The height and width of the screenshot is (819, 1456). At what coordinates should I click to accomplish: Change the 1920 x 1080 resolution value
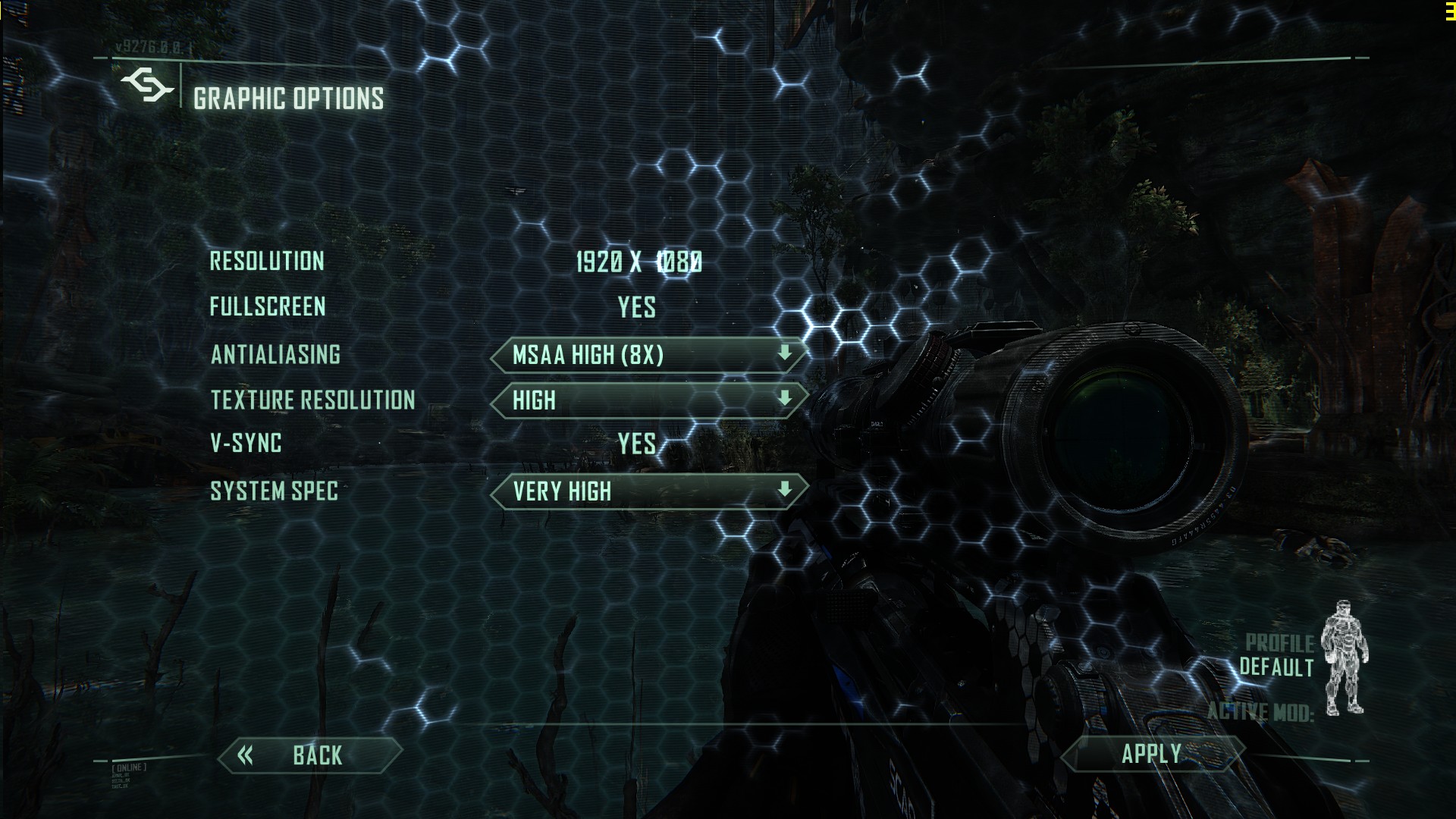point(639,262)
